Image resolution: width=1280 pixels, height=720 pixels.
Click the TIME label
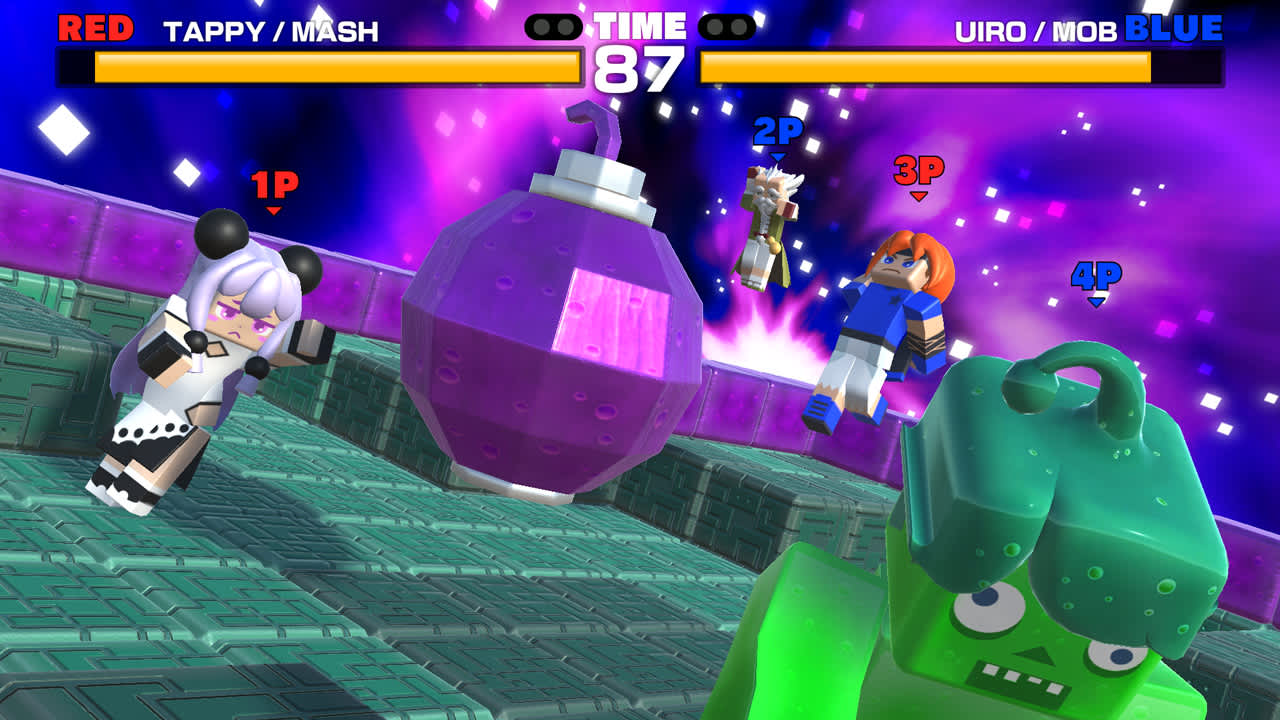tap(640, 25)
